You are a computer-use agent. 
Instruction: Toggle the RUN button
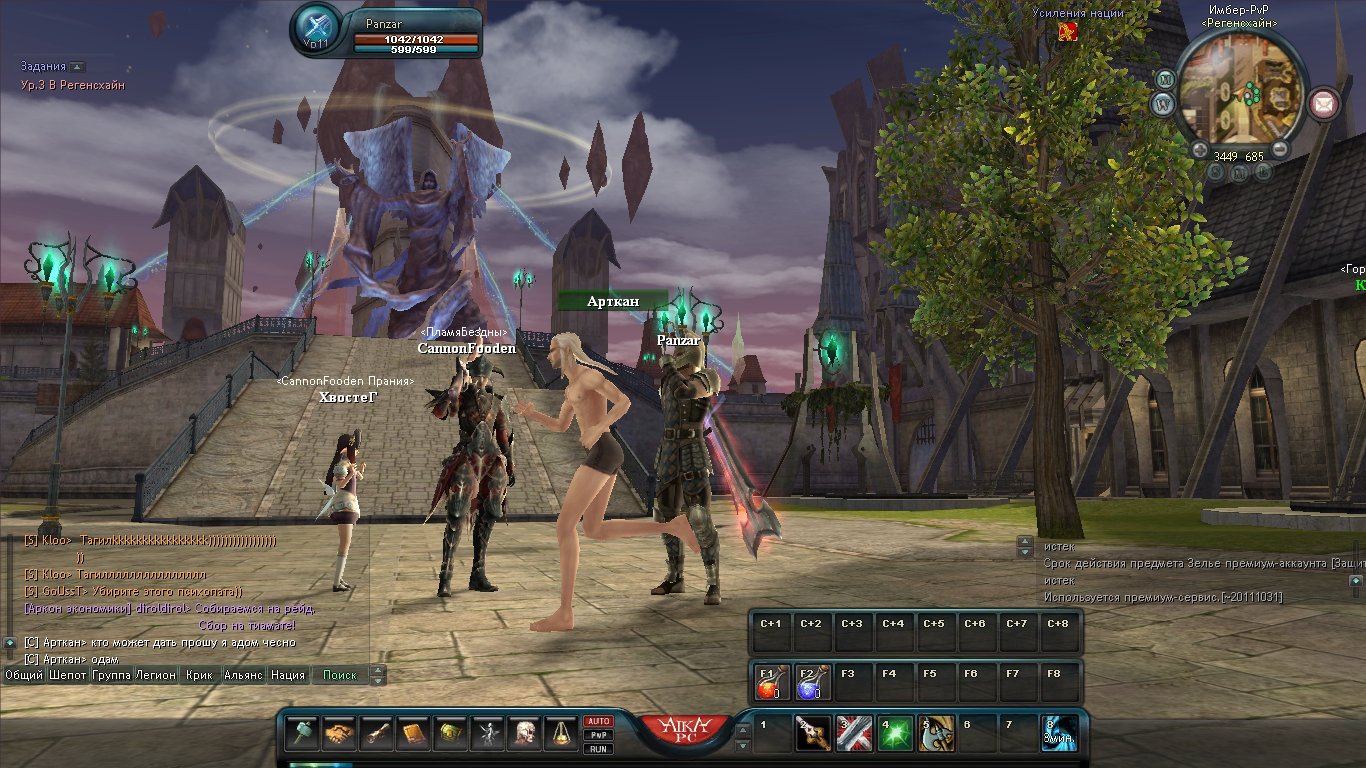coord(599,749)
